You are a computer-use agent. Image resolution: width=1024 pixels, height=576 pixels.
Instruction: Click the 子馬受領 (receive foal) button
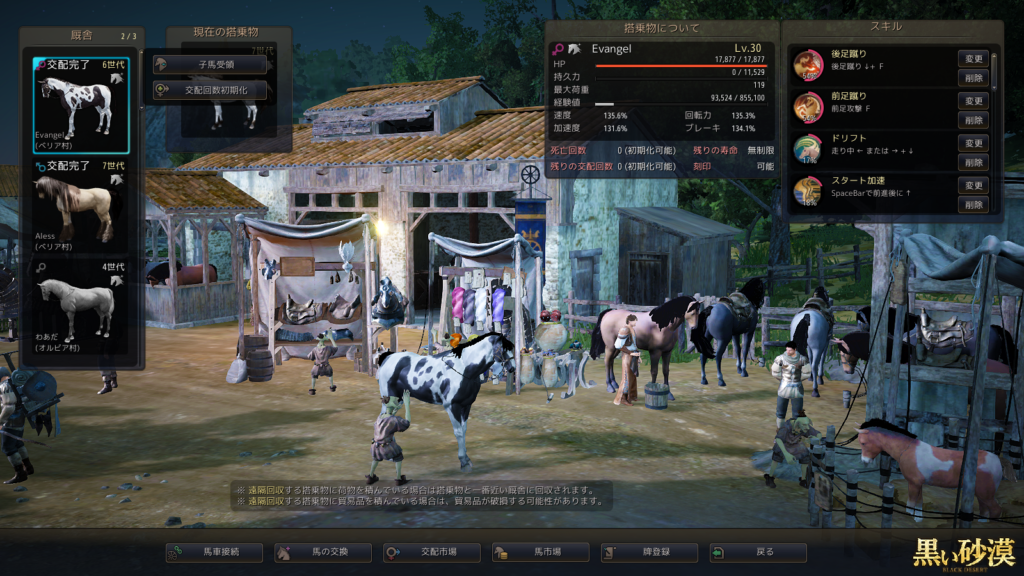(210, 64)
